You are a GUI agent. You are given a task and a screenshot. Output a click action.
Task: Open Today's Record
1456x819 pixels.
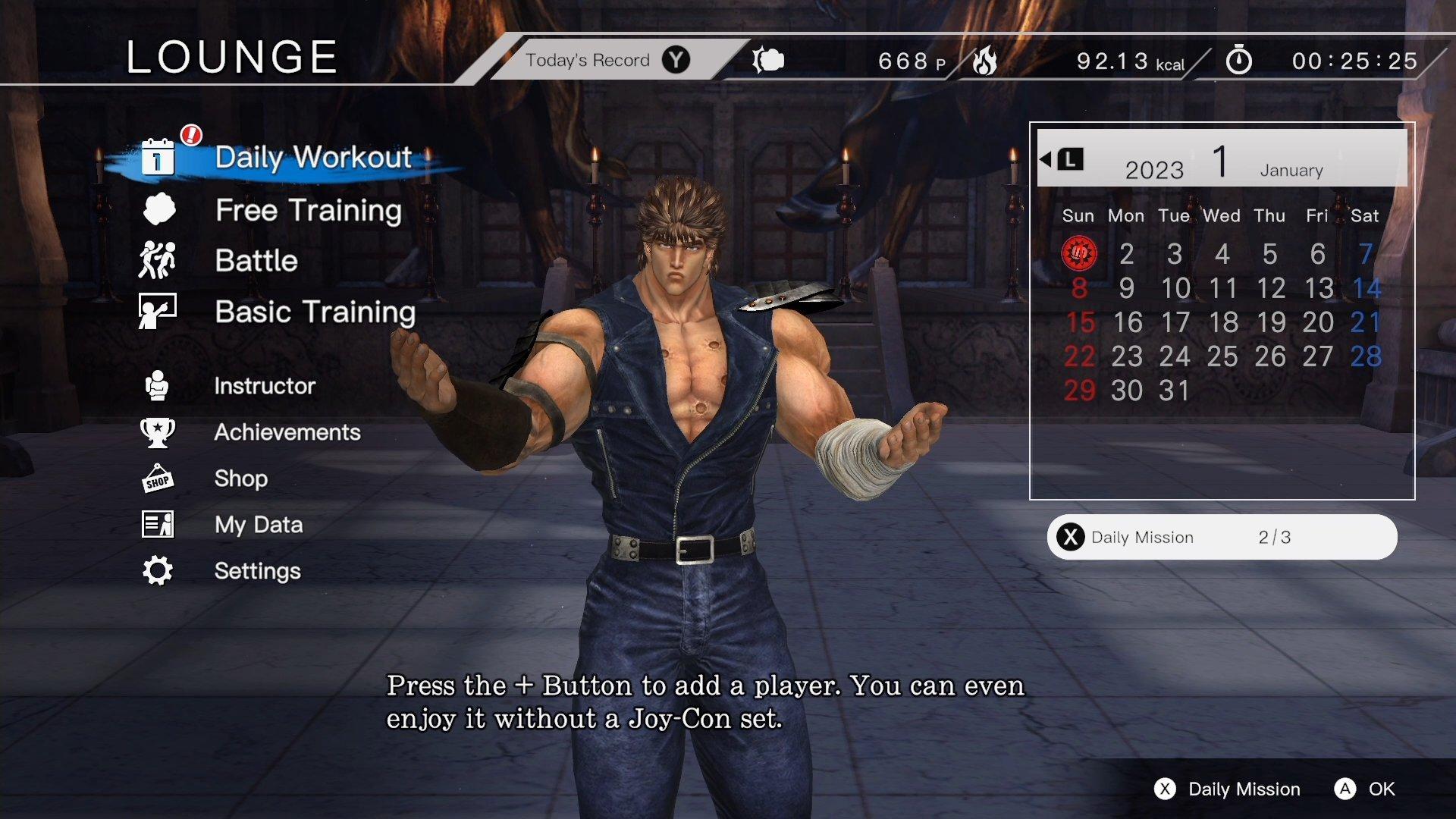click(x=590, y=59)
